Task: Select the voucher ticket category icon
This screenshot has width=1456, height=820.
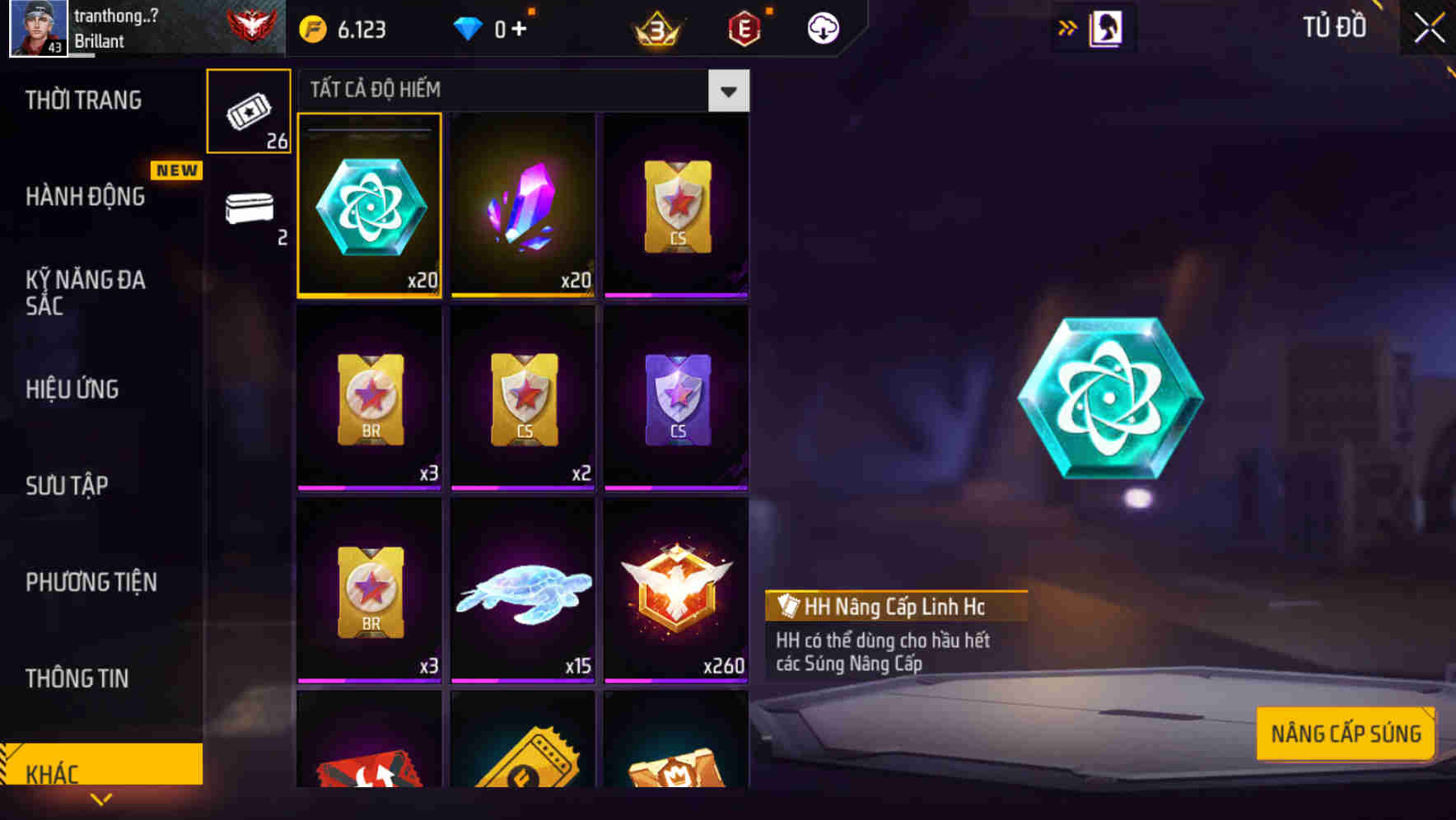Action: click(x=249, y=111)
